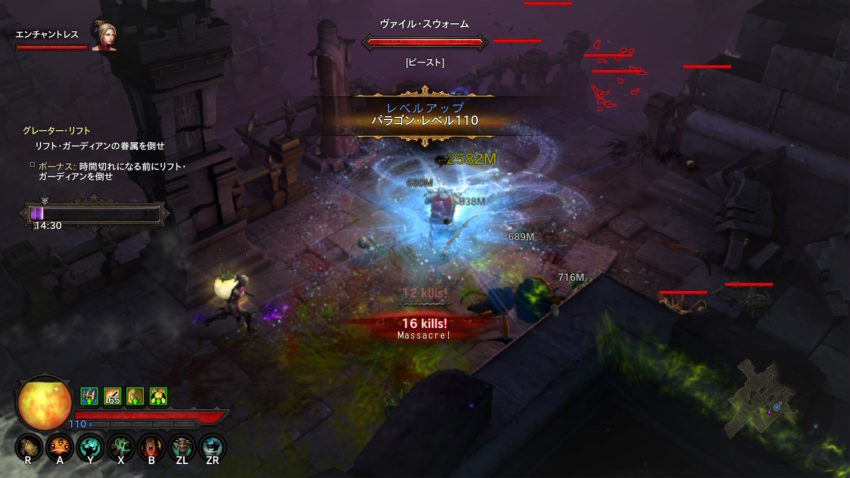Viewport: 850px width, 478px height.
Task: Use the blue-teal skill at bar's end
Action: [212, 447]
